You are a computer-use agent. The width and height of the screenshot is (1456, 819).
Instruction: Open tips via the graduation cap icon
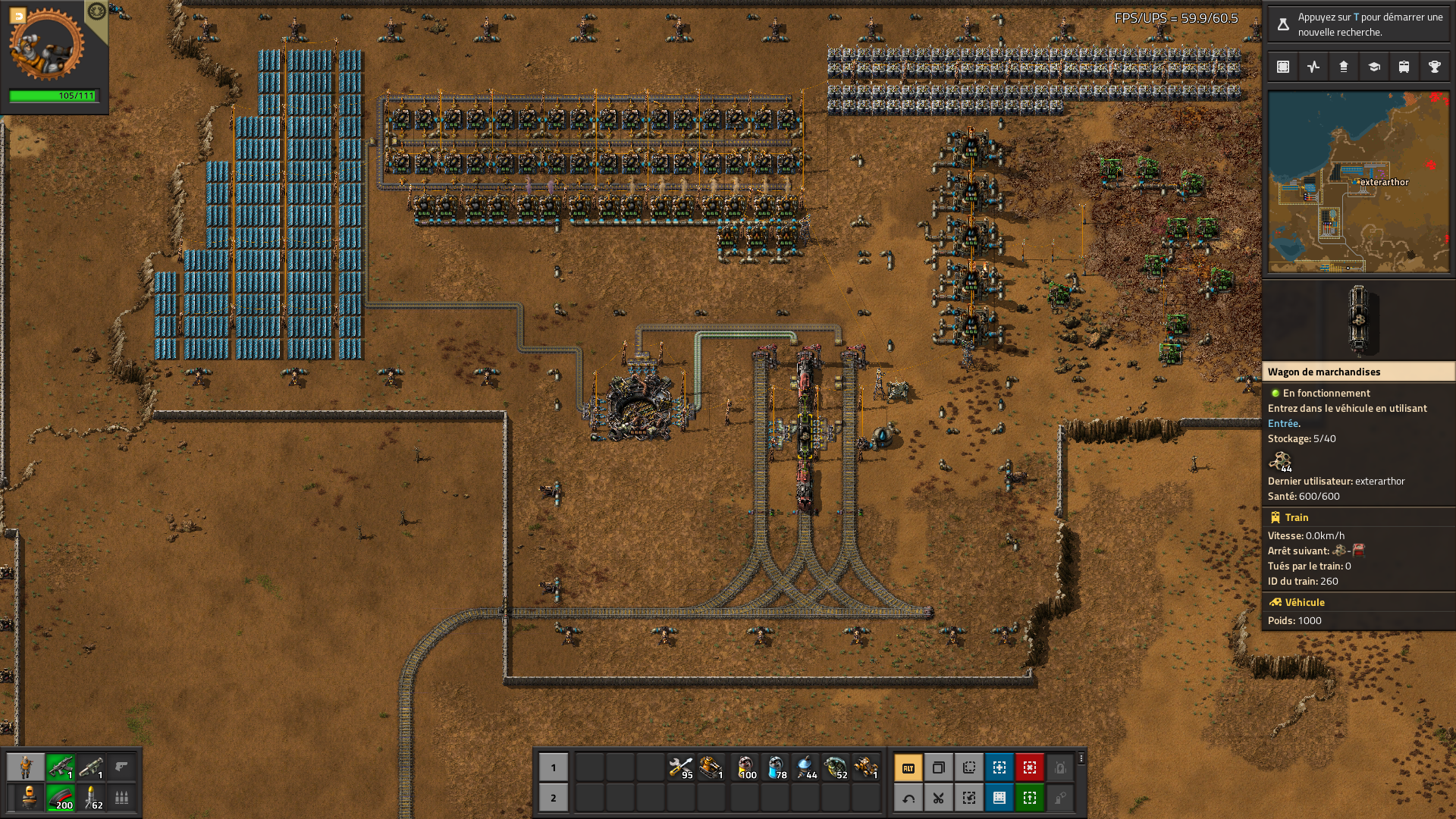pos(1374,67)
